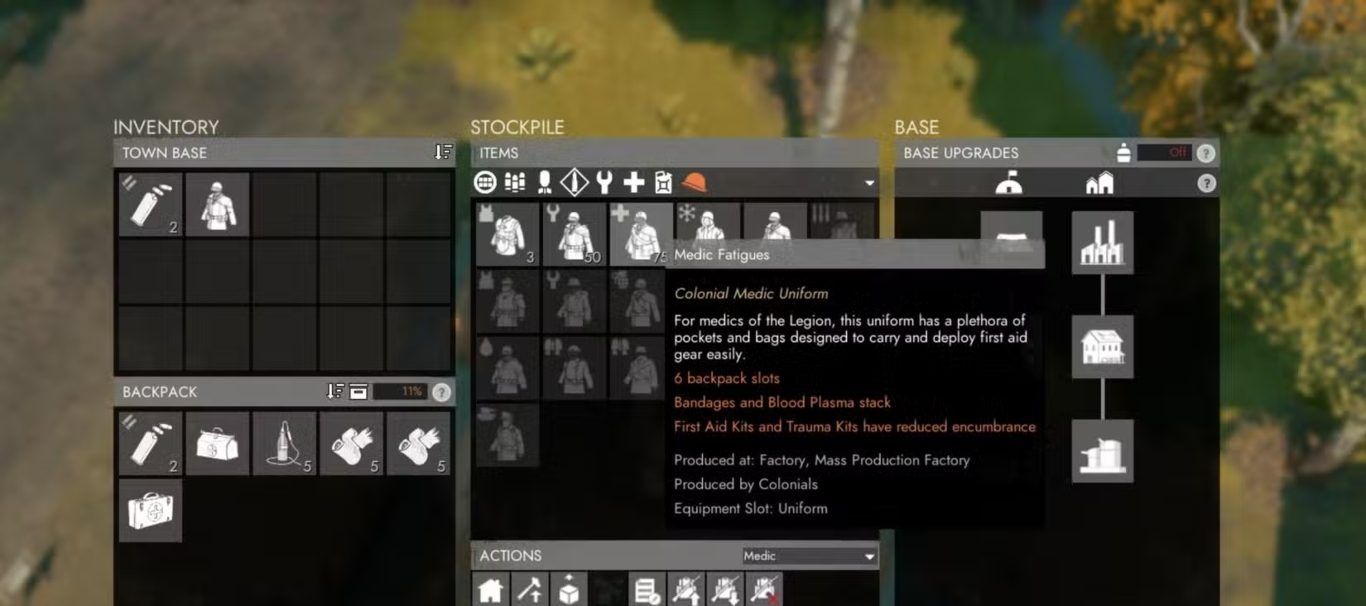Filter stockpile by fuel canister category
The width and height of the screenshot is (1366, 606).
point(663,182)
